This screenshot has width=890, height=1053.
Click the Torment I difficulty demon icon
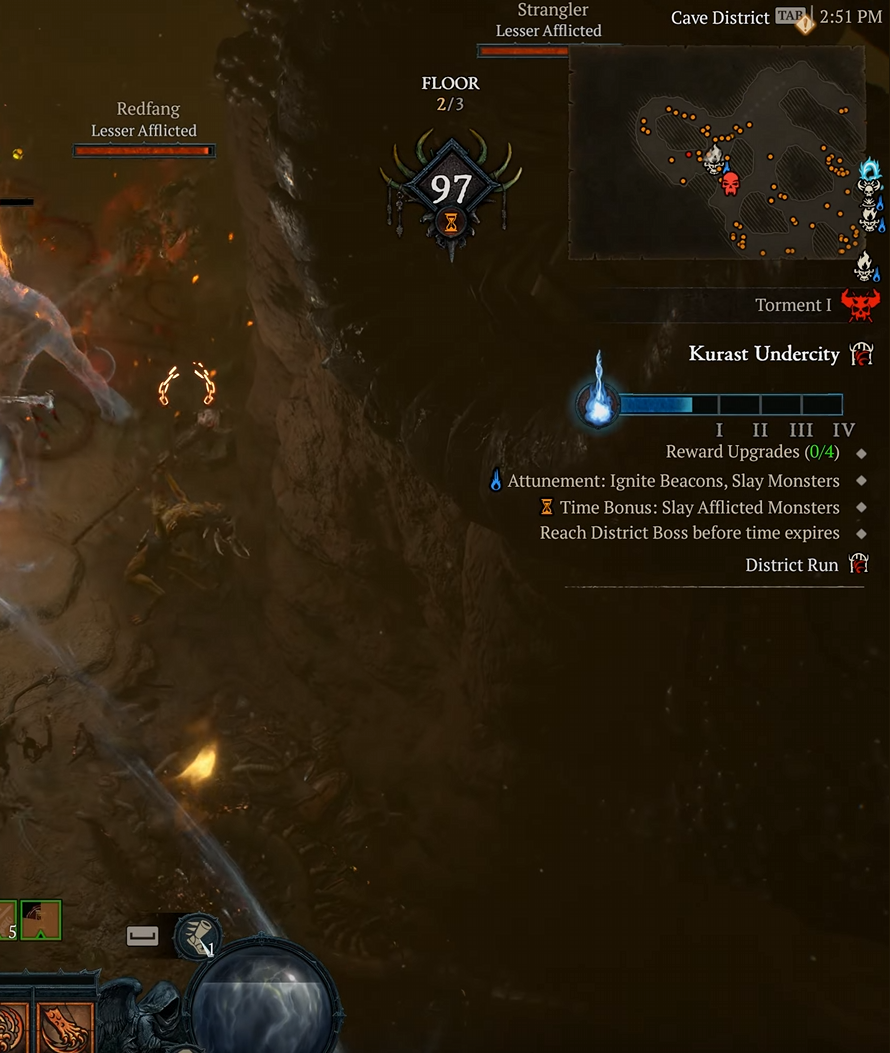[x=860, y=304]
